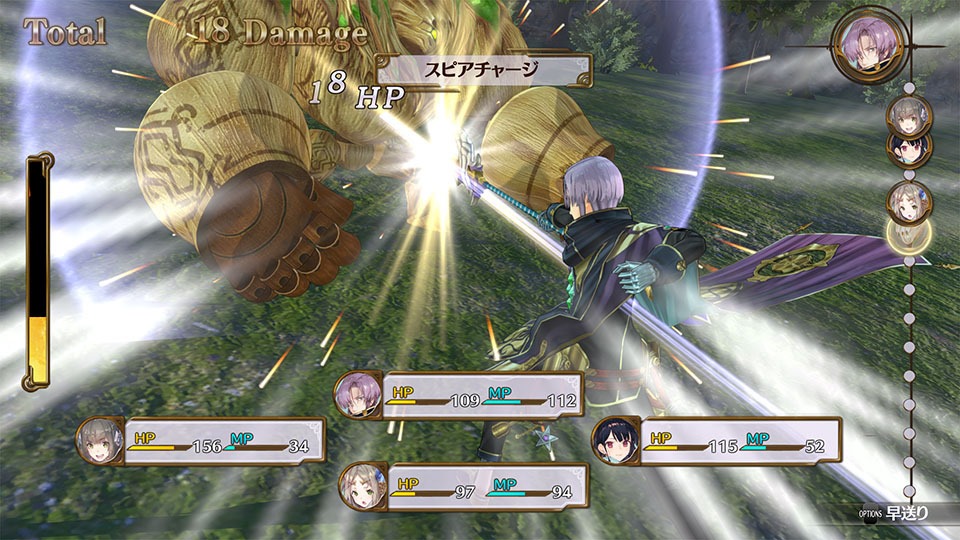Viewport: 960px width, 540px height.
Task: Select the purple-haired character's large turn order portrait
Action: tap(867, 45)
